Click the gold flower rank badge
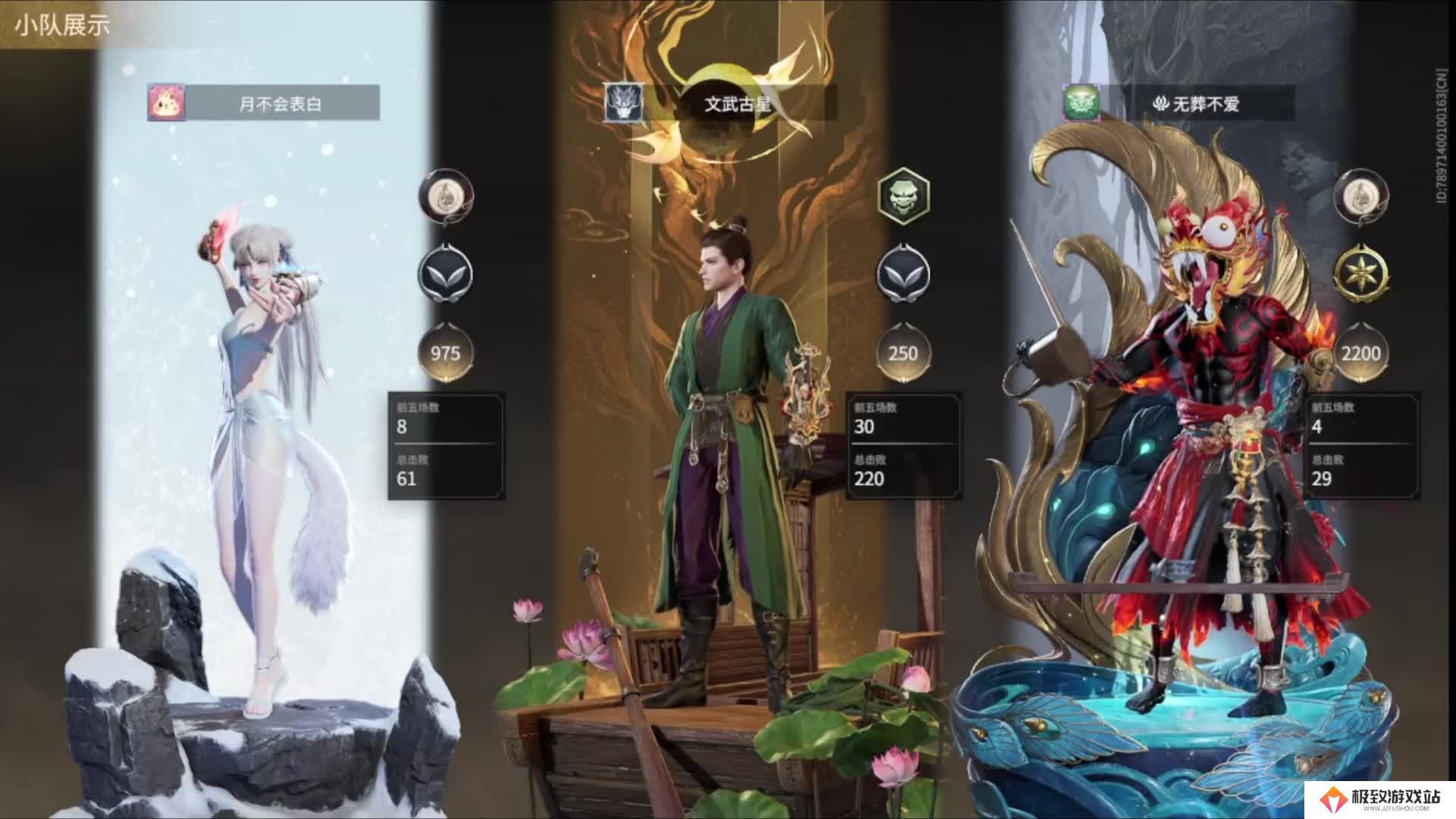The height and width of the screenshot is (819, 1456). [x=1360, y=275]
